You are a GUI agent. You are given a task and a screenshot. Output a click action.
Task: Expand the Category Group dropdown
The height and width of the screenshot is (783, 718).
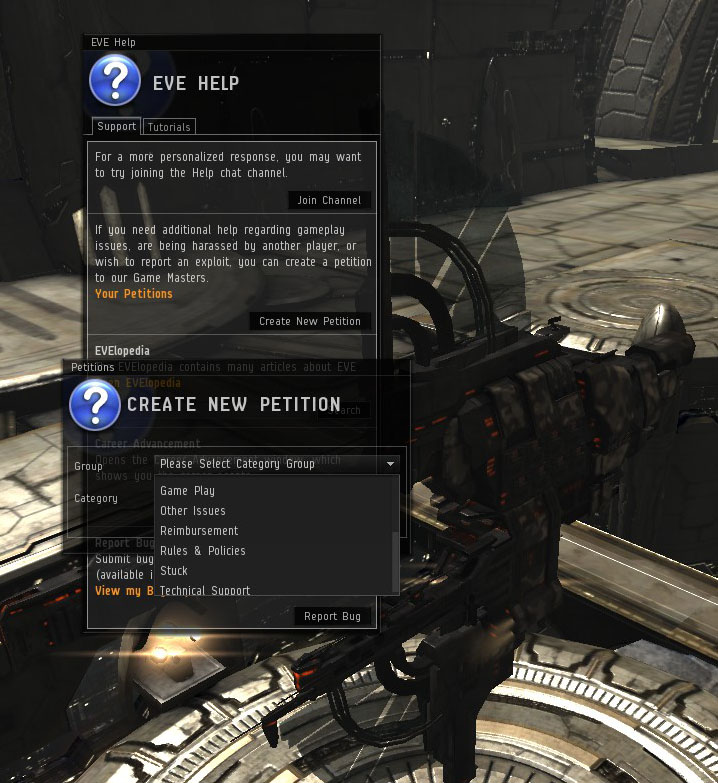tap(278, 464)
